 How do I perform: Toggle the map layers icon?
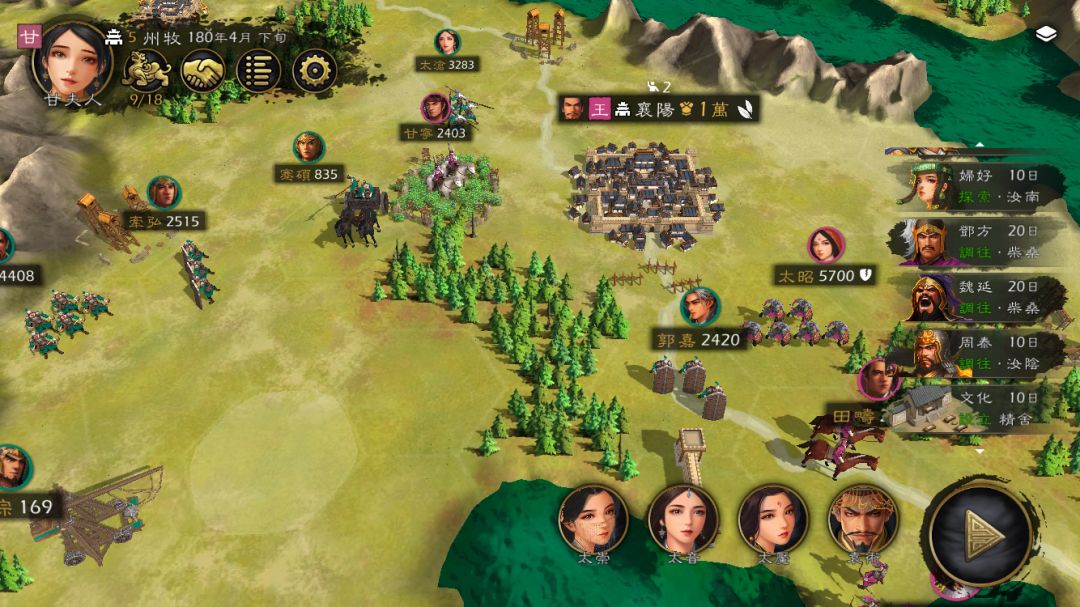tap(1046, 34)
